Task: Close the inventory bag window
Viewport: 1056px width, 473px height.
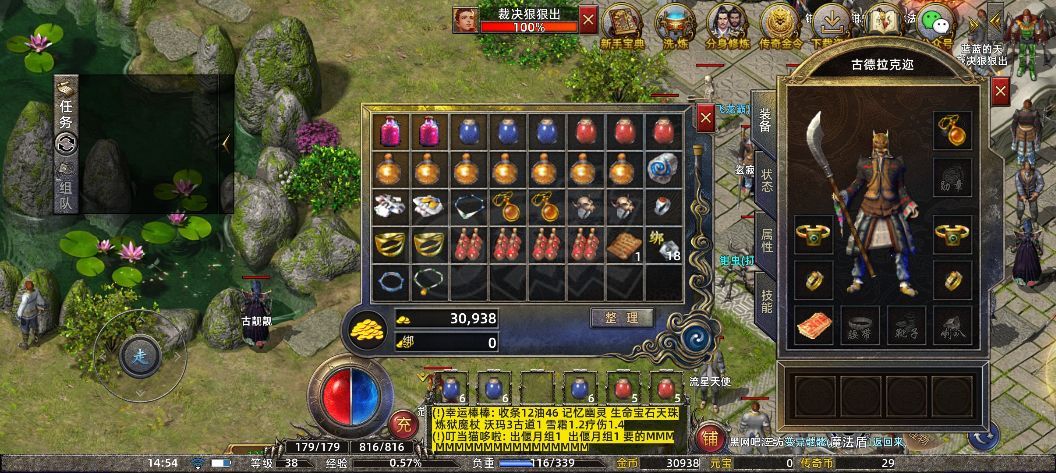Action: pyautogui.click(x=706, y=117)
